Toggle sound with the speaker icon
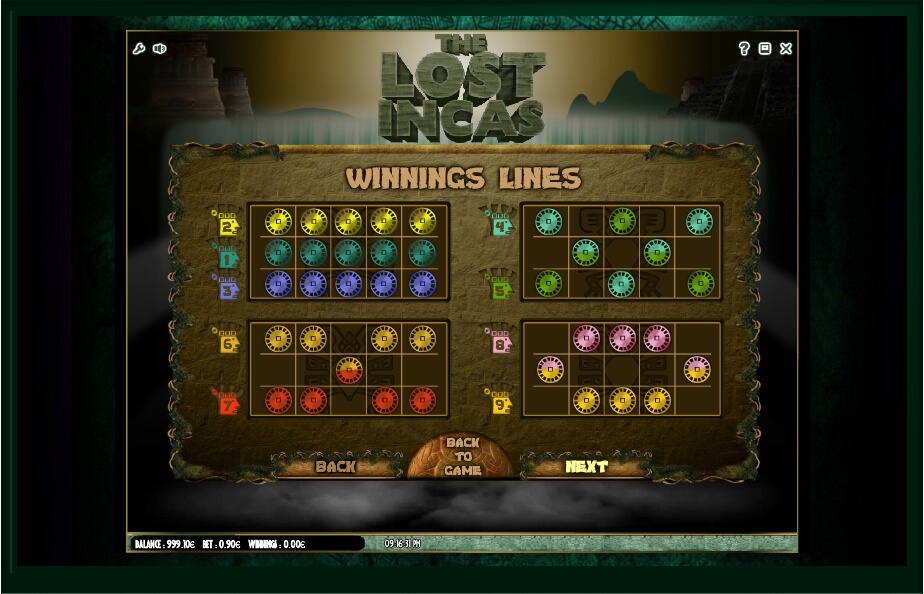This screenshot has height=594, width=924. pos(159,48)
